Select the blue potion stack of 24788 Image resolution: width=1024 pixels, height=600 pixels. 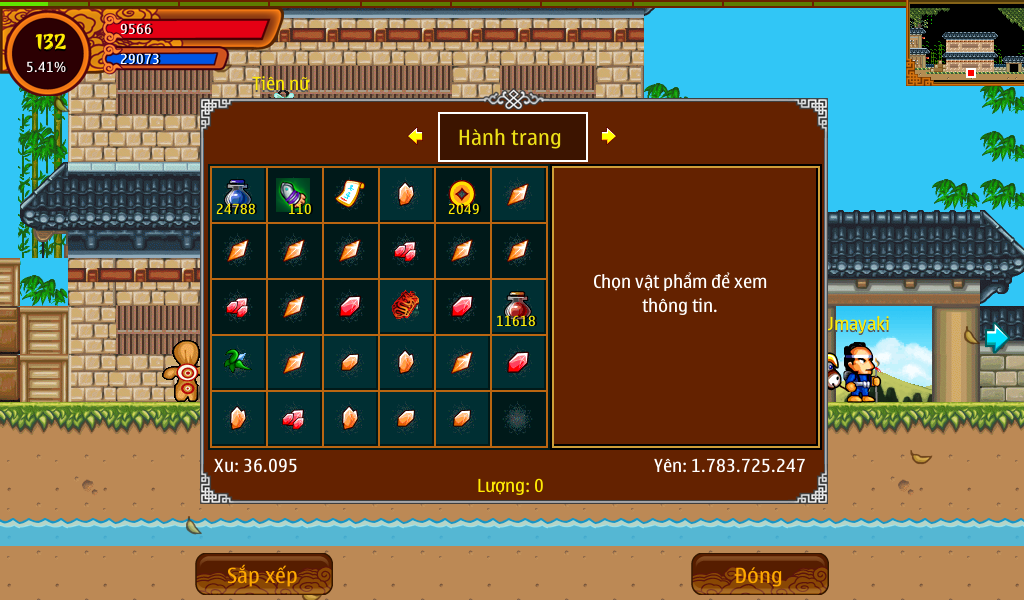click(x=238, y=195)
